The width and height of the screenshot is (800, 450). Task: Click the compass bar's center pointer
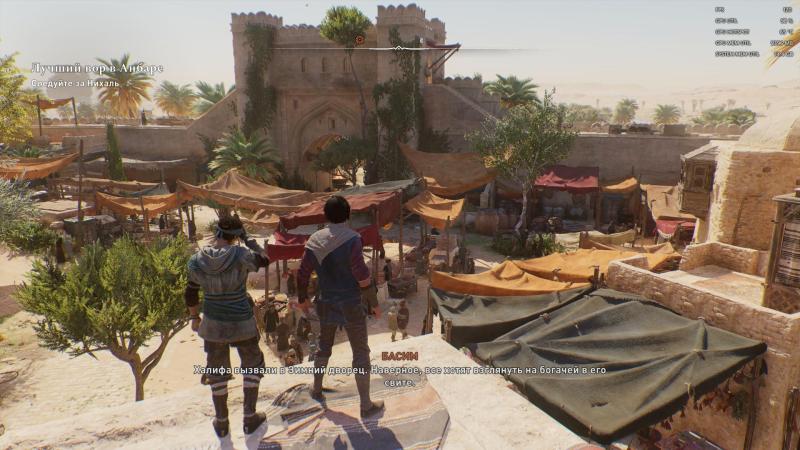coord(399,47)
